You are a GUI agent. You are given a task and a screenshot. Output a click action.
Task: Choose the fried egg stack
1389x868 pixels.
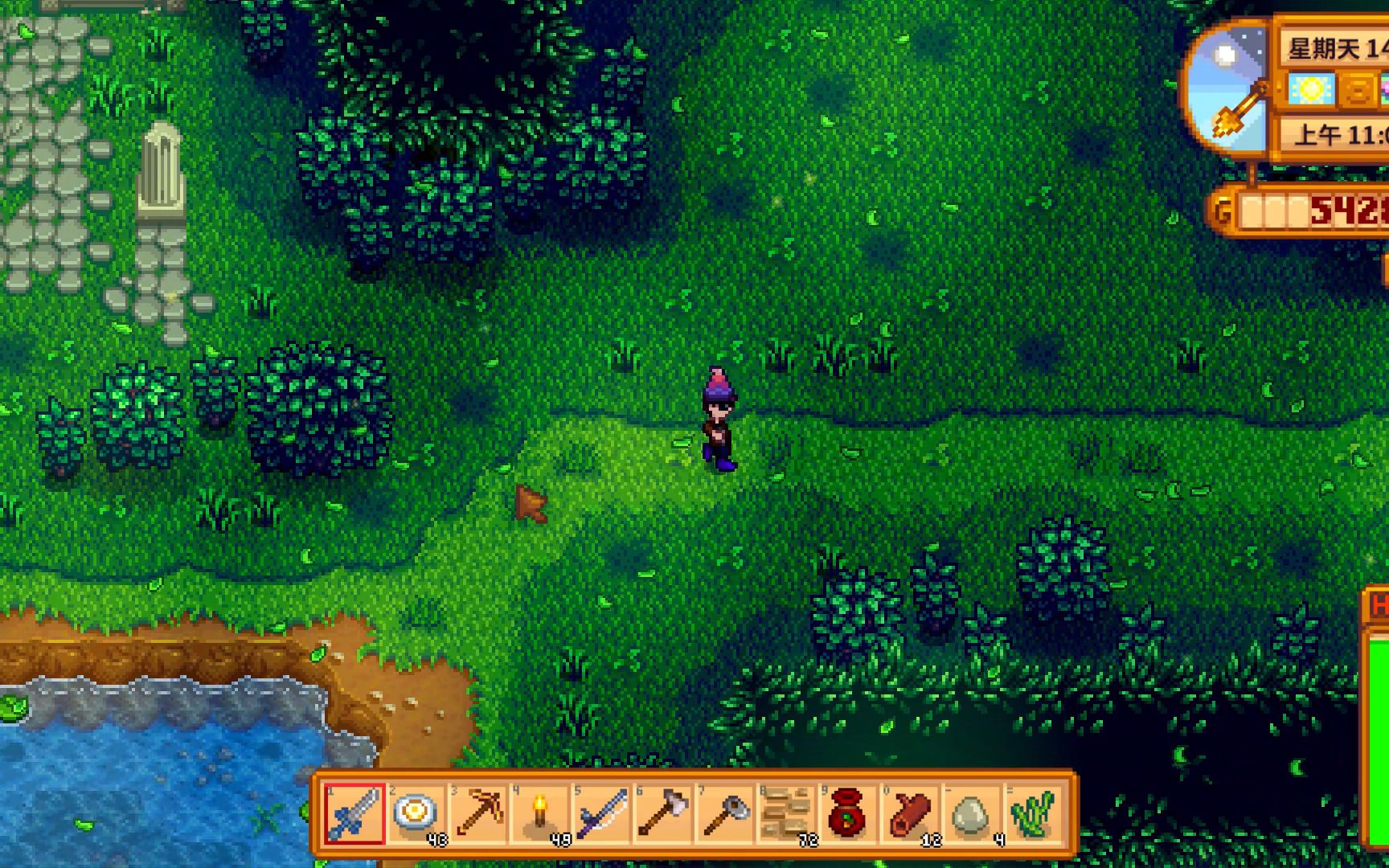[416, 813]
